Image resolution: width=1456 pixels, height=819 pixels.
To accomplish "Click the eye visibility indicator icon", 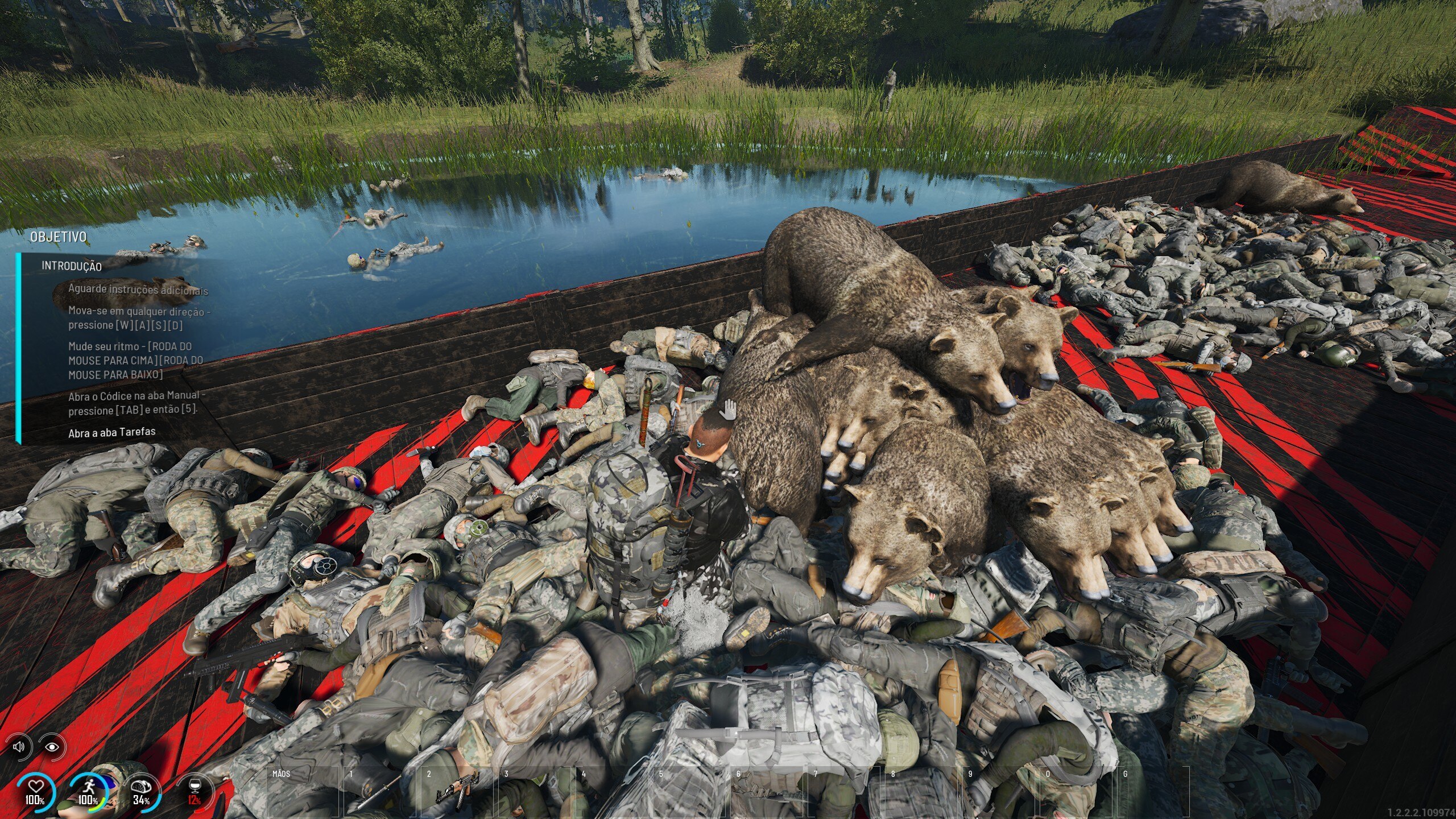I will [52, 746].
